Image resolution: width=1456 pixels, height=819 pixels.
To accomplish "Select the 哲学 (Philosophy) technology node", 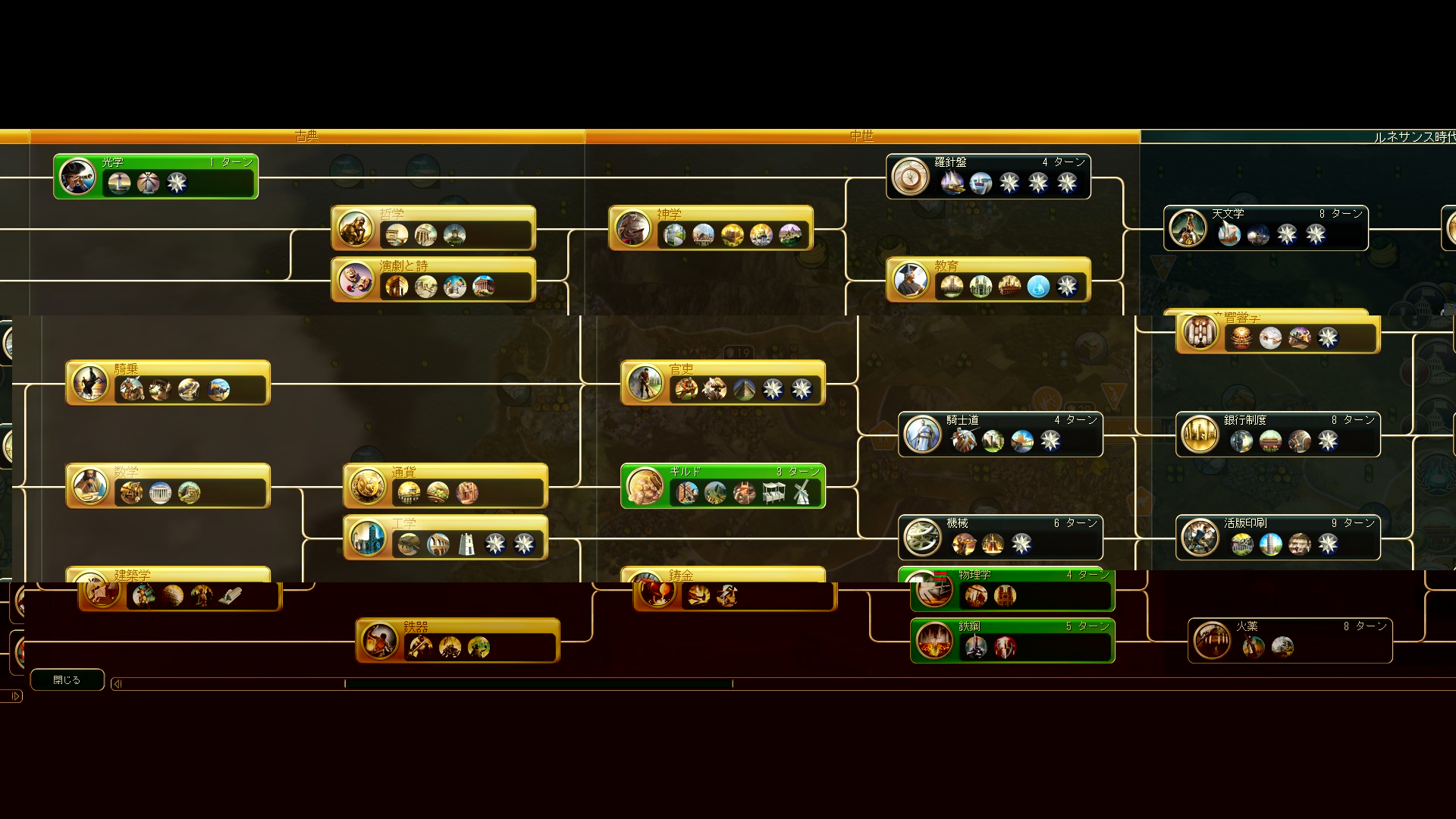I will [433, 228].
